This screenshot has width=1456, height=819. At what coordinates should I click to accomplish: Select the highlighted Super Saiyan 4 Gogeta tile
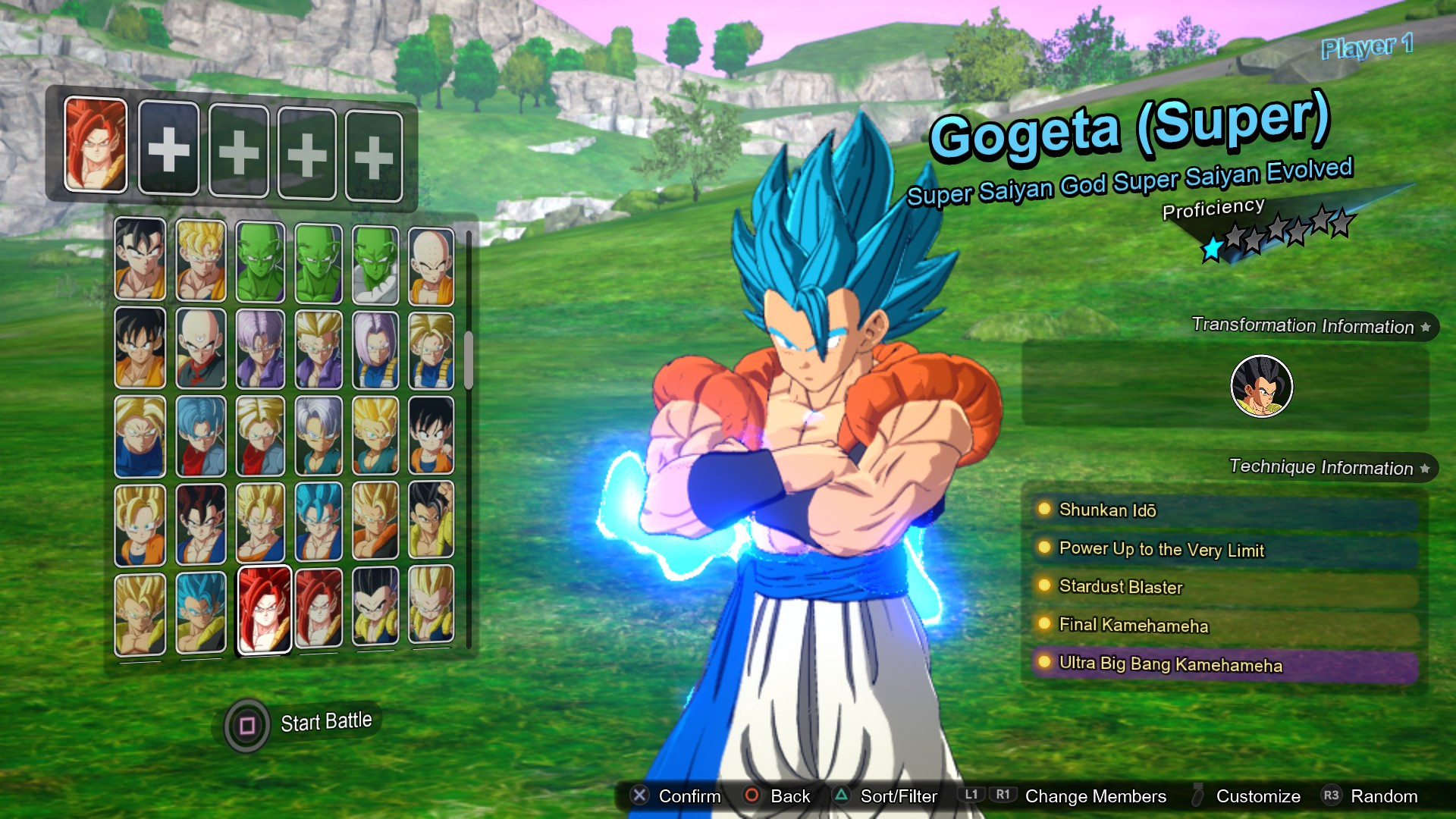coord(264,610)
